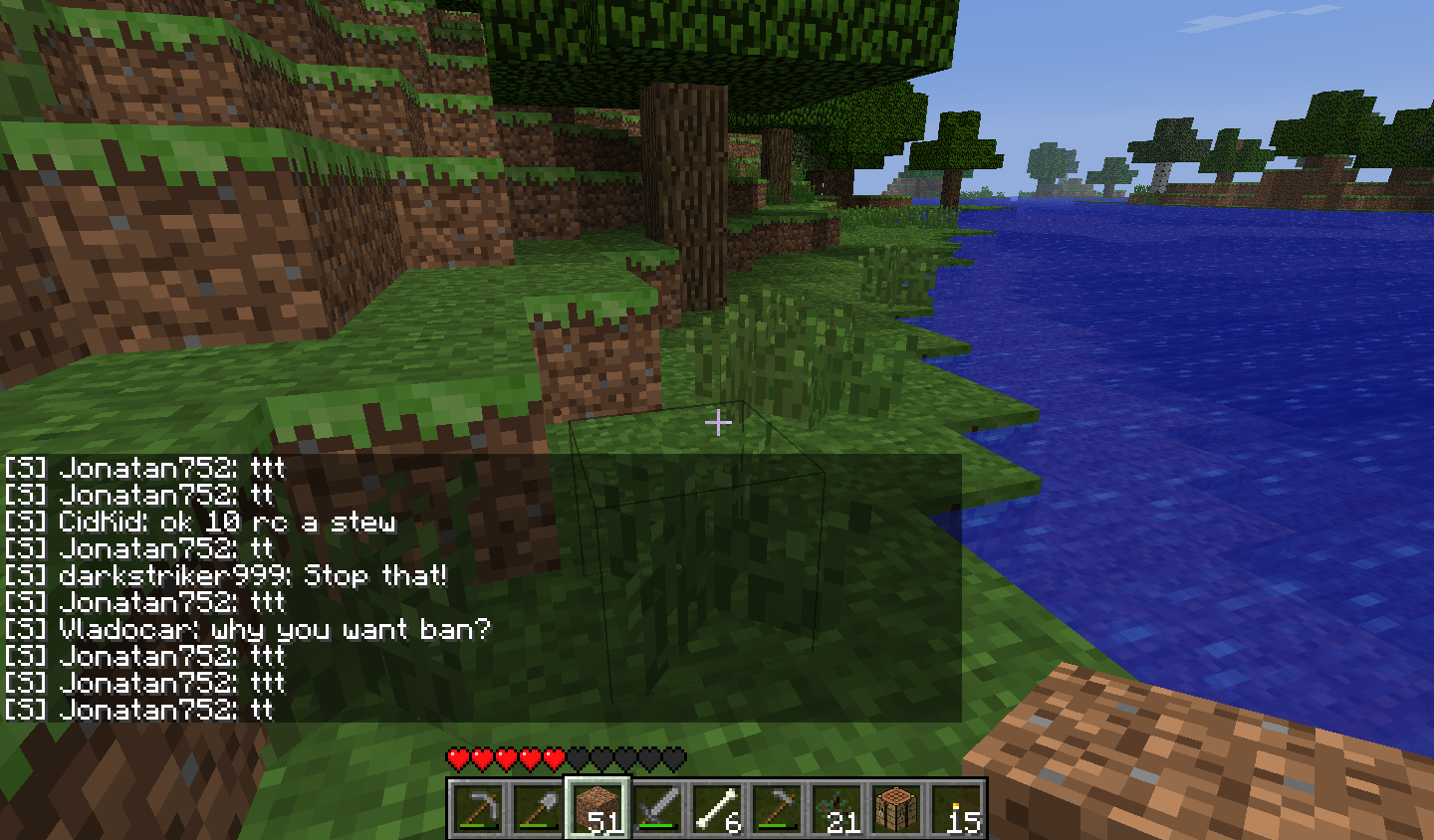Select the pickaxe hotbar slot

tap(478, 808)
